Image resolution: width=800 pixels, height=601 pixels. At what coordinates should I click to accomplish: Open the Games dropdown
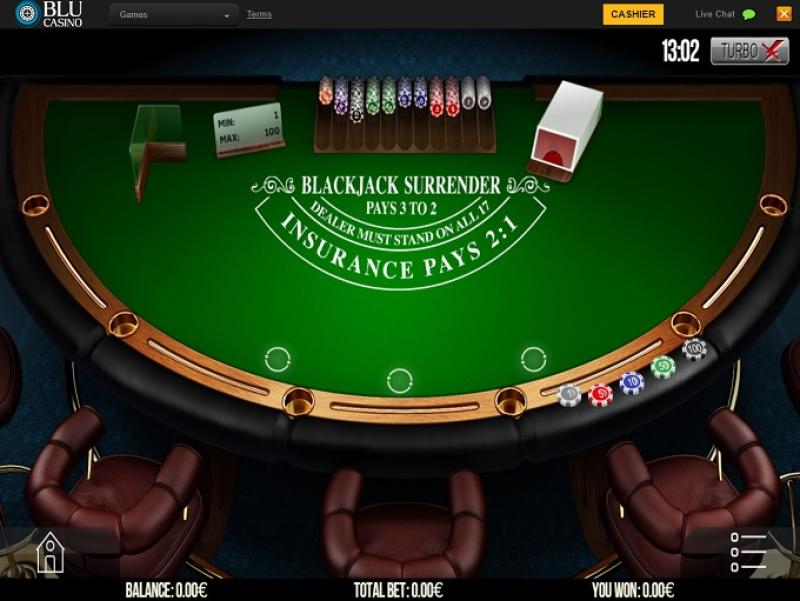[x=174, y=15]
